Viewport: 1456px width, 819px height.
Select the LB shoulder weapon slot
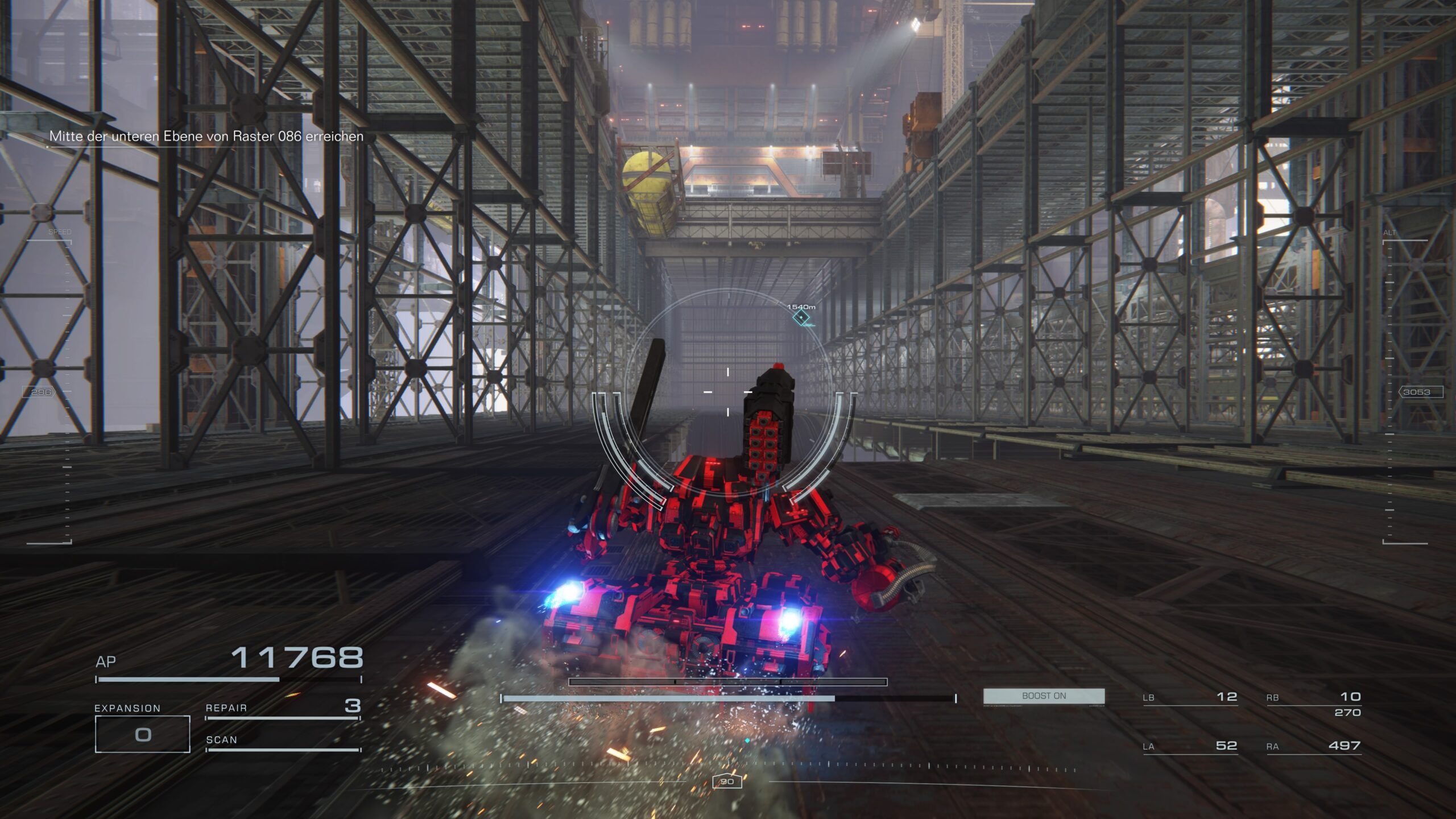coord(1190,697)
